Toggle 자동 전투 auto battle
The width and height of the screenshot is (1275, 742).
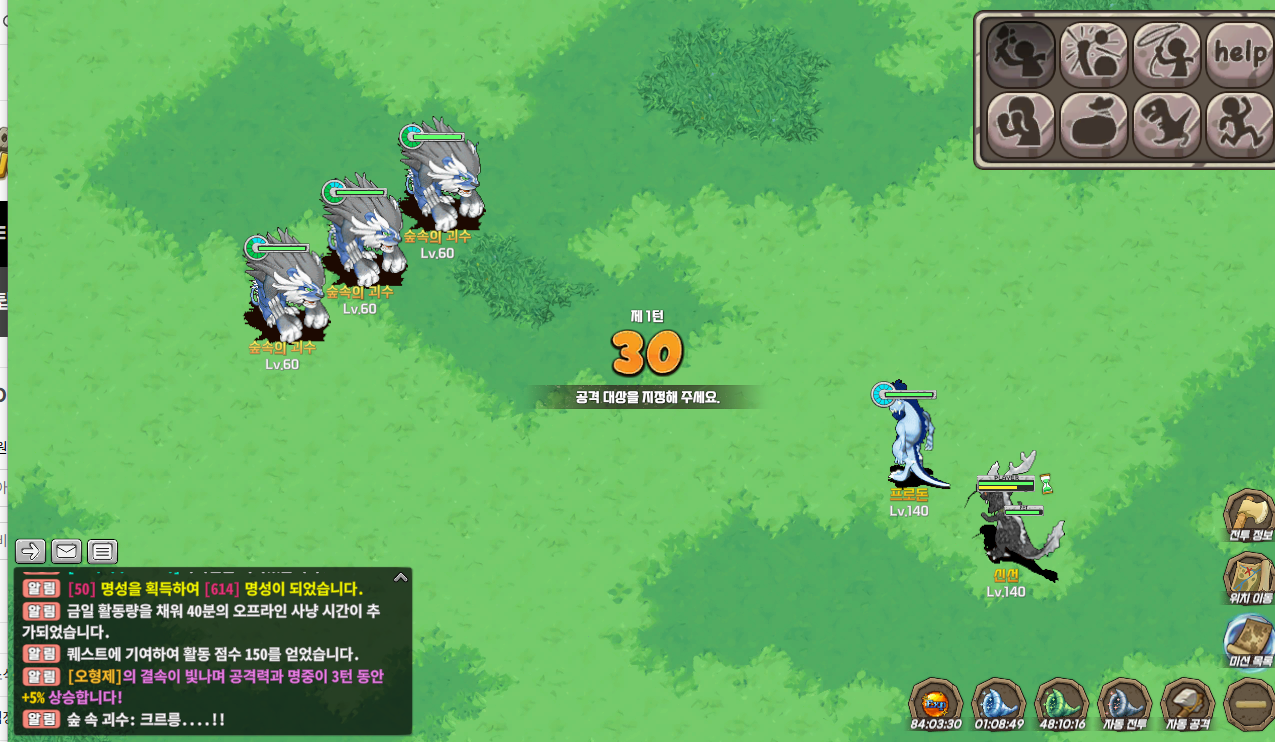pyautogui.click(x=1124, y=703)
